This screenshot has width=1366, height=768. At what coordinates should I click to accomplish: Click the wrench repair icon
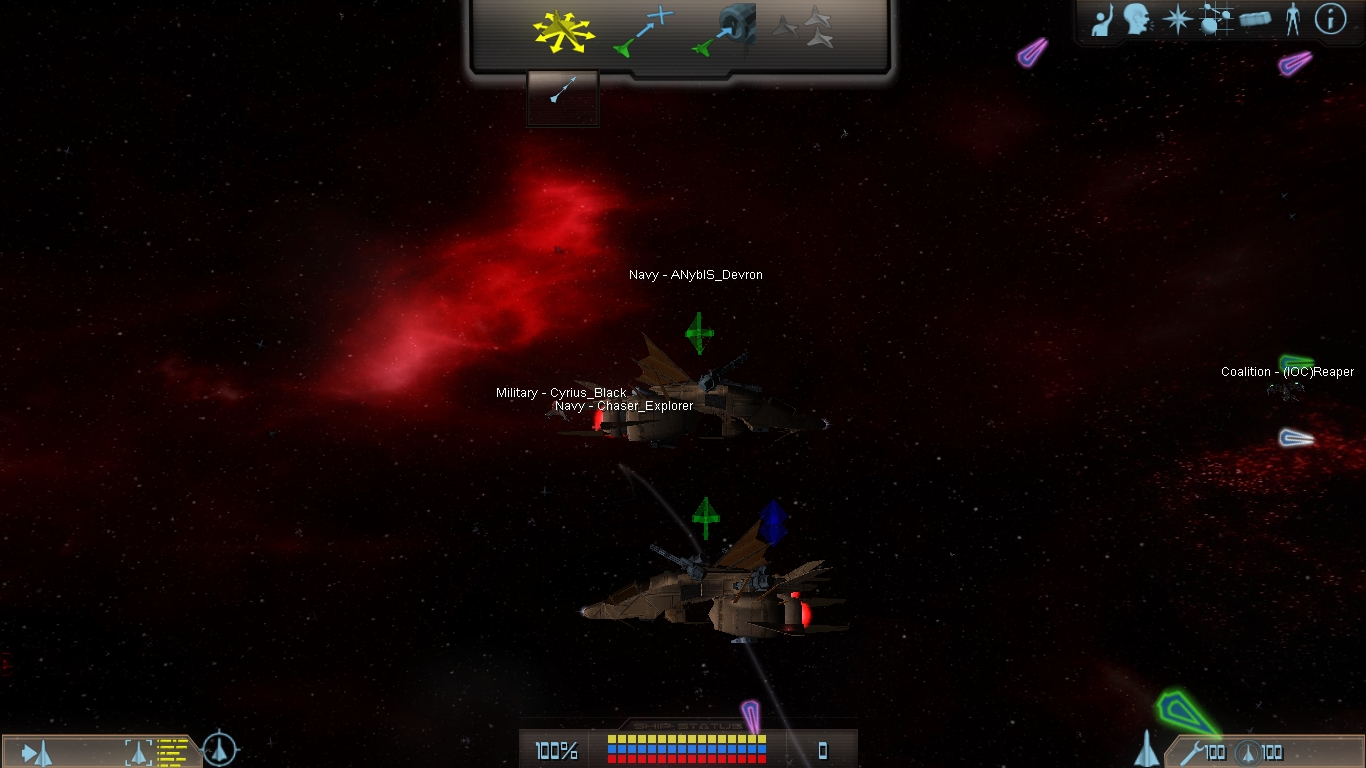click(1192, 752)
